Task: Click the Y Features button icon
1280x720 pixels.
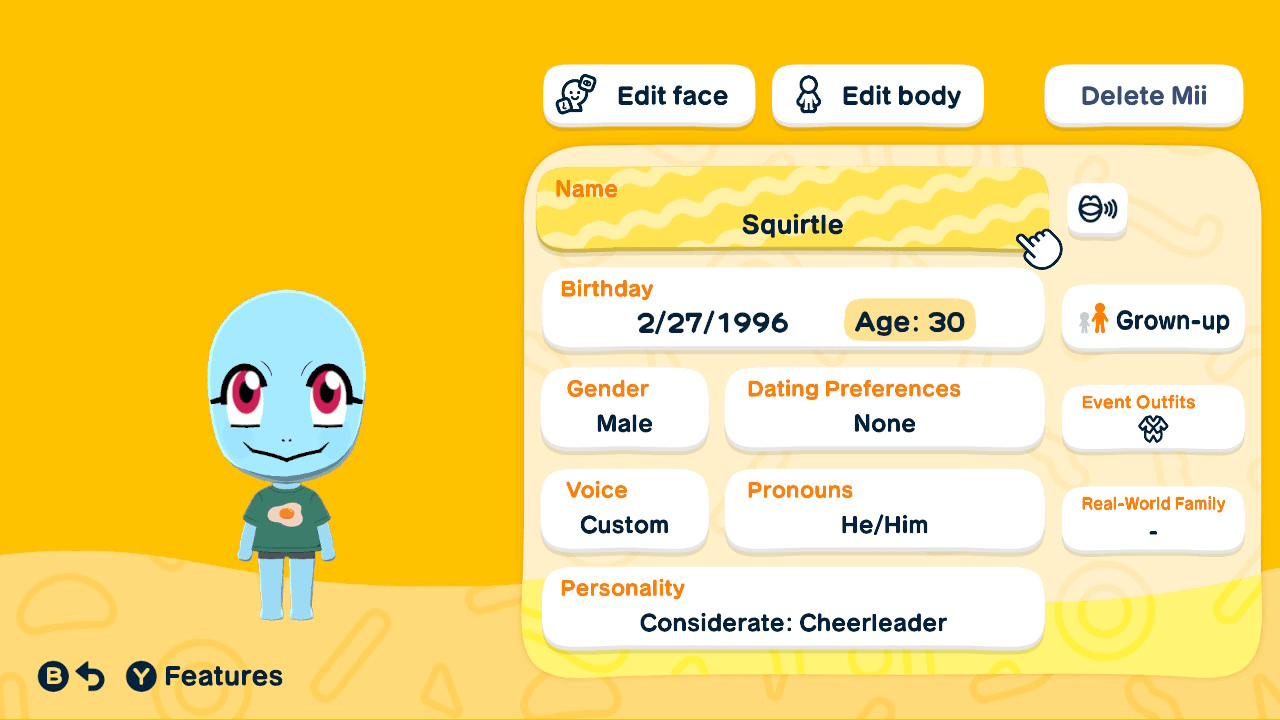Action: pos(141,676)
